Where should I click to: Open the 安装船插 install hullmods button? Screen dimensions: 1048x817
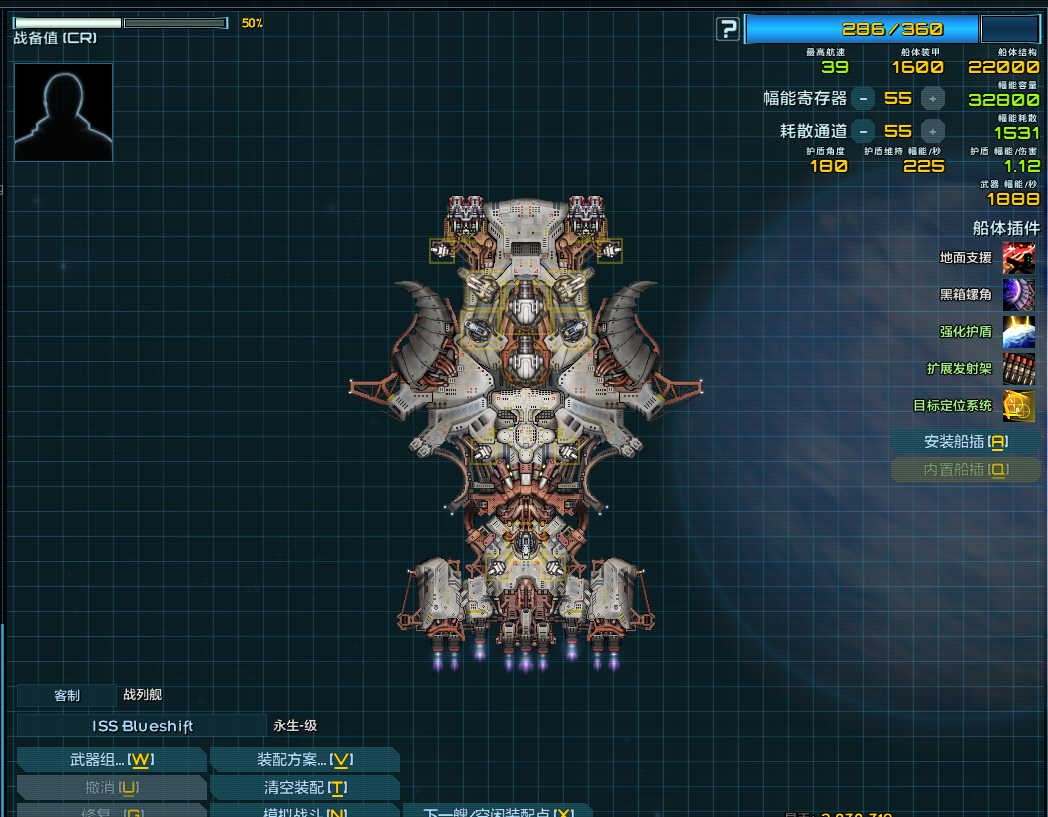[965, 441]
